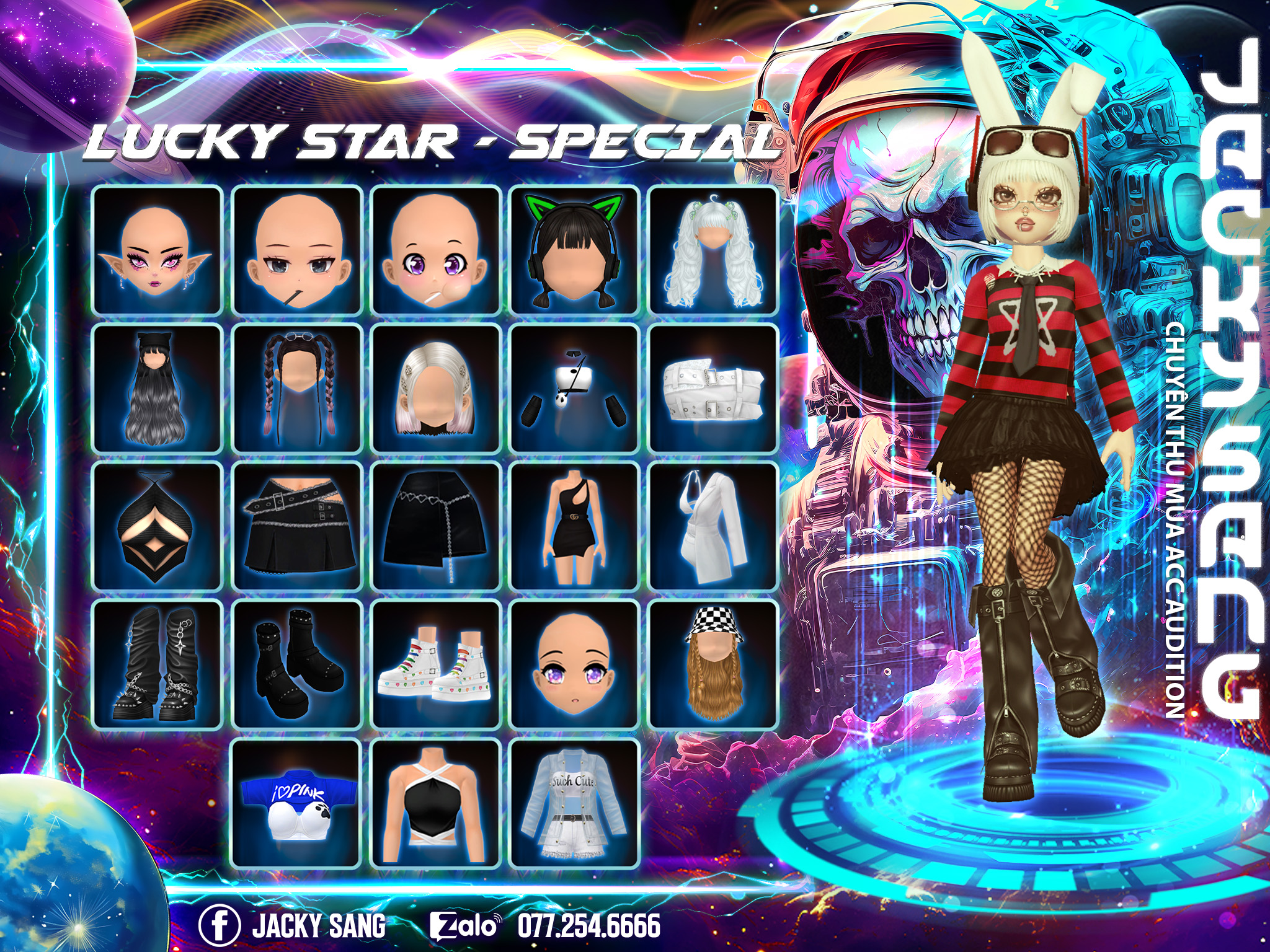This screenshot has width=1270, height=952.
Task: Select the checkered bucket hat hairstyle
Action: pos(713,664)
